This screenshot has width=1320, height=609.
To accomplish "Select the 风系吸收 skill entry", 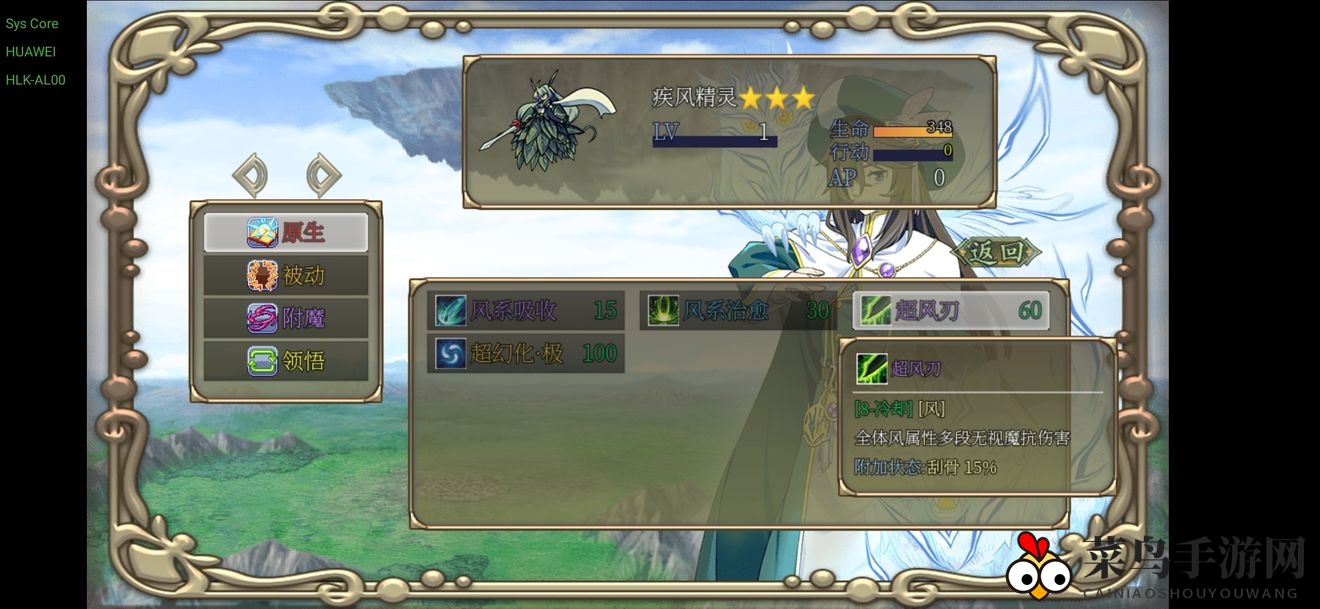I will coord(526,311).
